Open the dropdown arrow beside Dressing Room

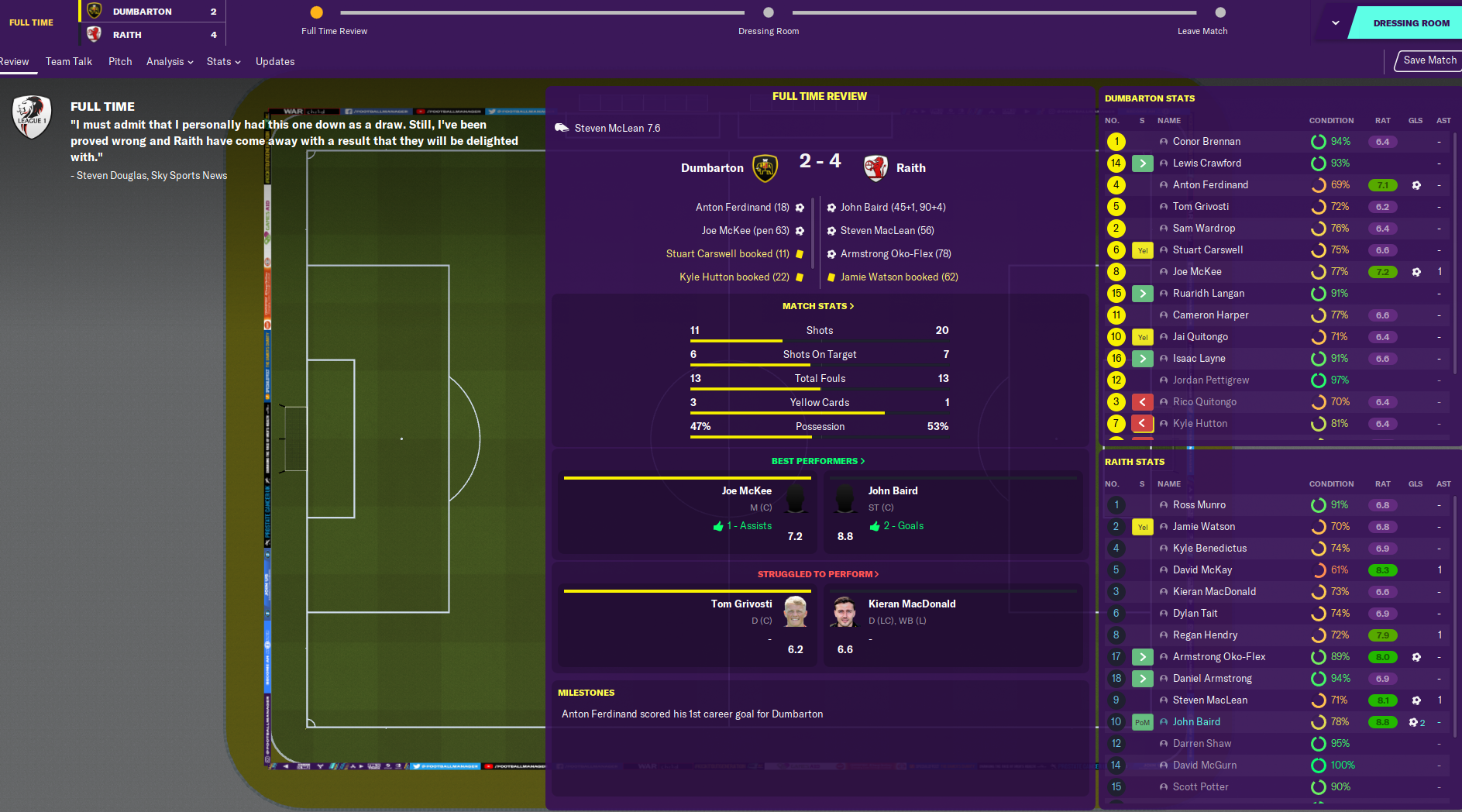[1335, 23]
